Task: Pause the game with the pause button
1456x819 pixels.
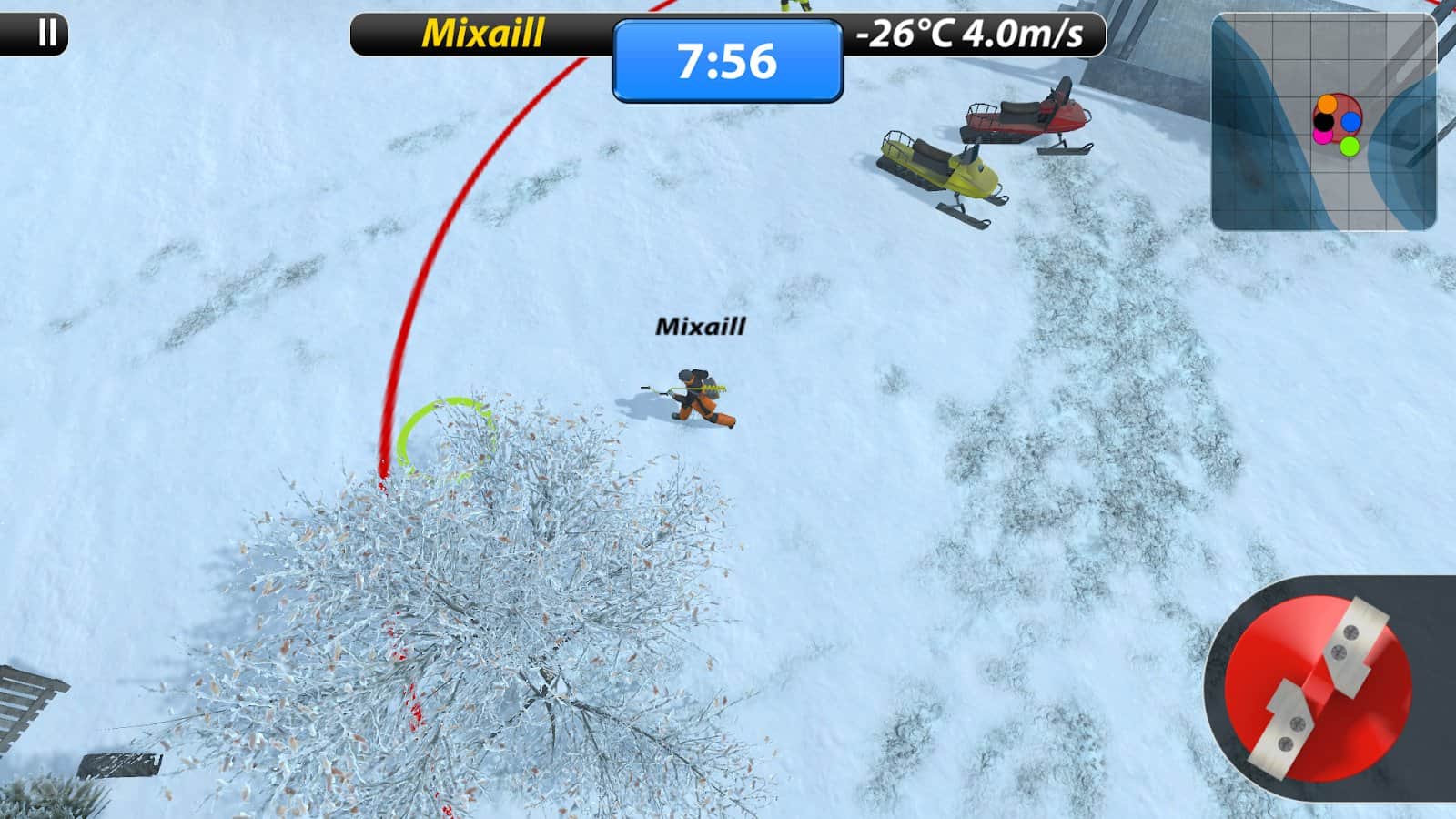Action: coord(46,34)
